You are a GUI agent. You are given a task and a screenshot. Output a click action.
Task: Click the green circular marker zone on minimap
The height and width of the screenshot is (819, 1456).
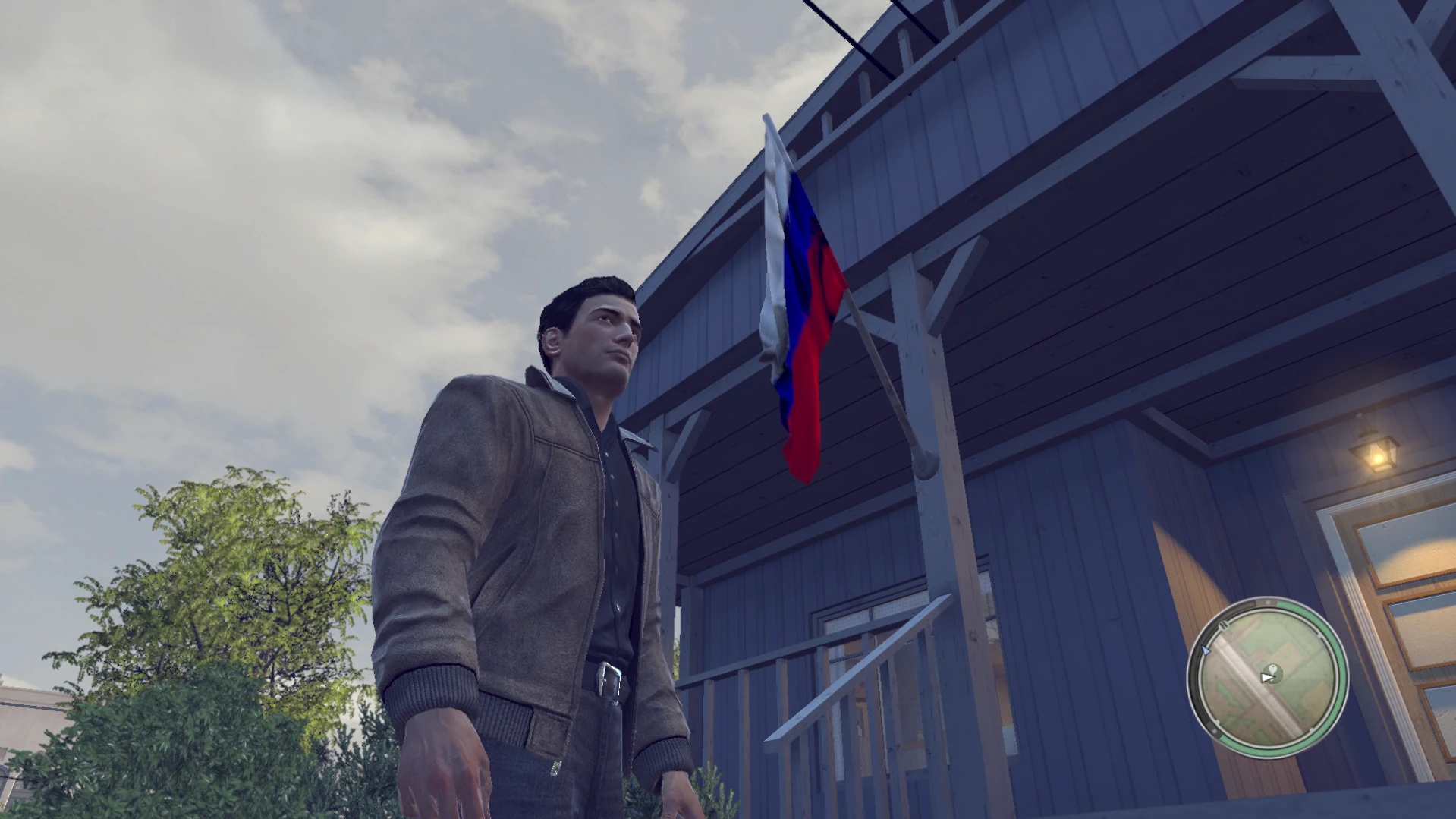tap(1272, 674)
